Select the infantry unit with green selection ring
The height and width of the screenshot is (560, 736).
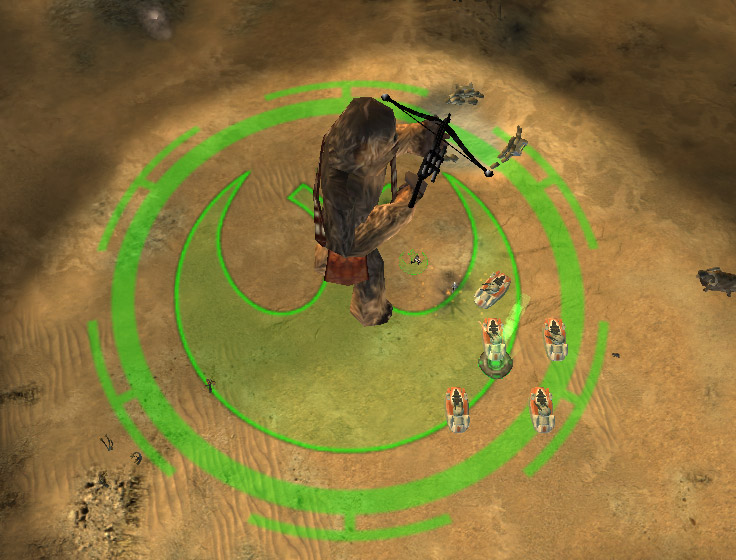pos(415,262)
